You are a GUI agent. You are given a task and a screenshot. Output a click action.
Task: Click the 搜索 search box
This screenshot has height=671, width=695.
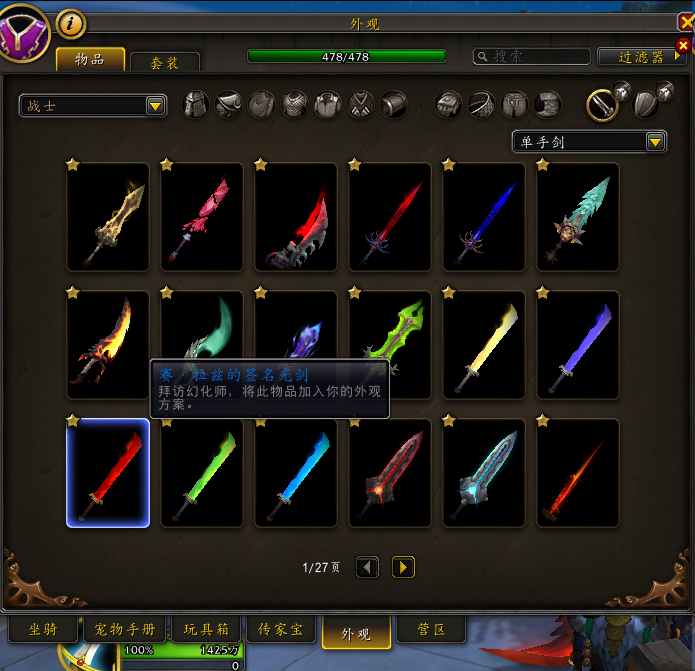tap(530, 57)
